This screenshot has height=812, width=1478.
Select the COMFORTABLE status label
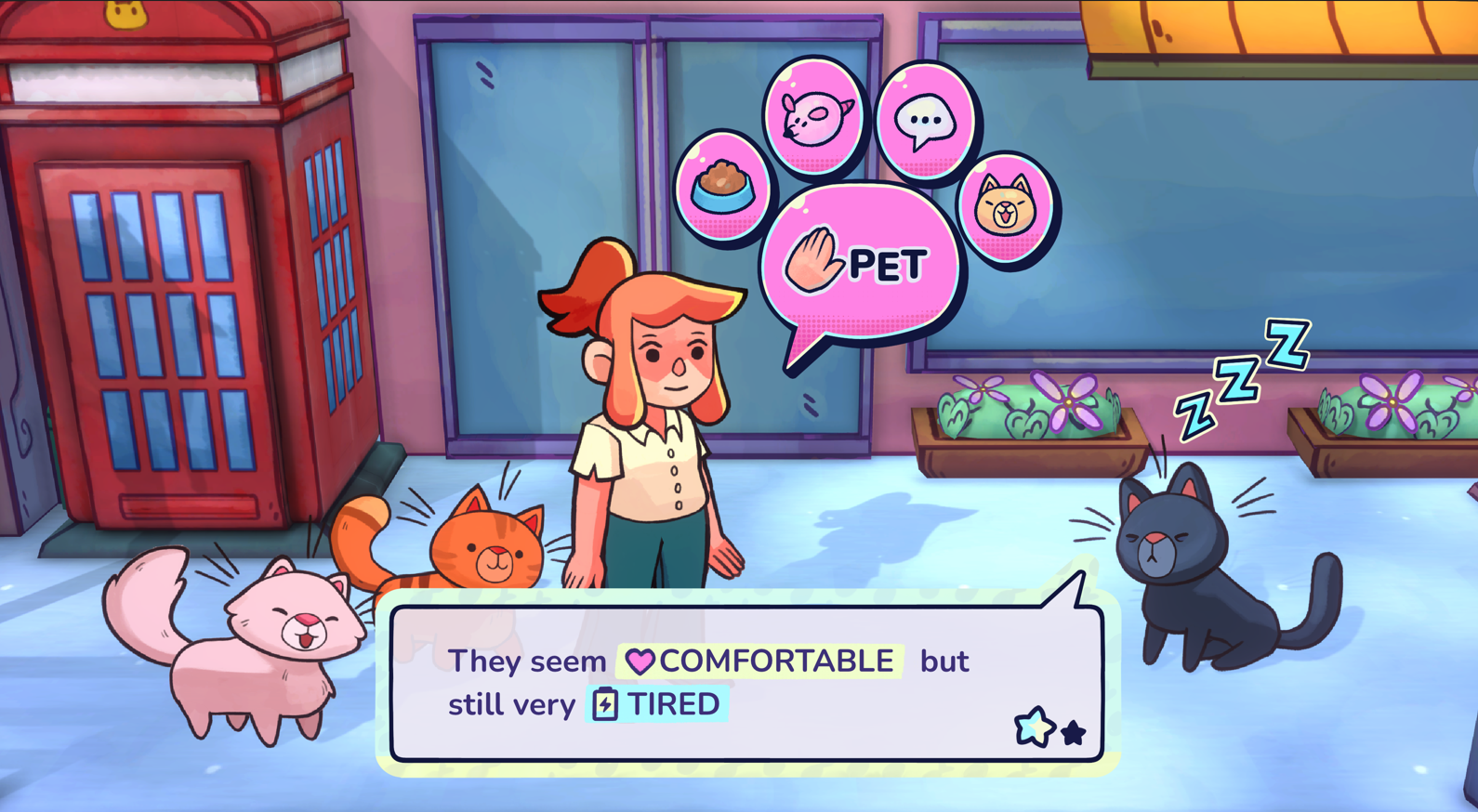(x=776, y=661)
